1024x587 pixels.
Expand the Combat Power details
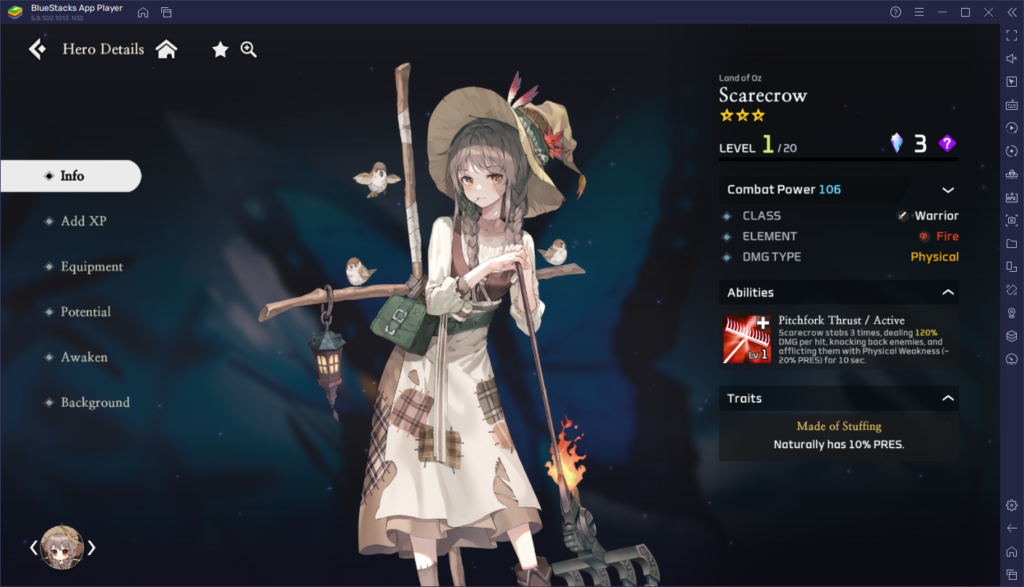pos(948,190)
